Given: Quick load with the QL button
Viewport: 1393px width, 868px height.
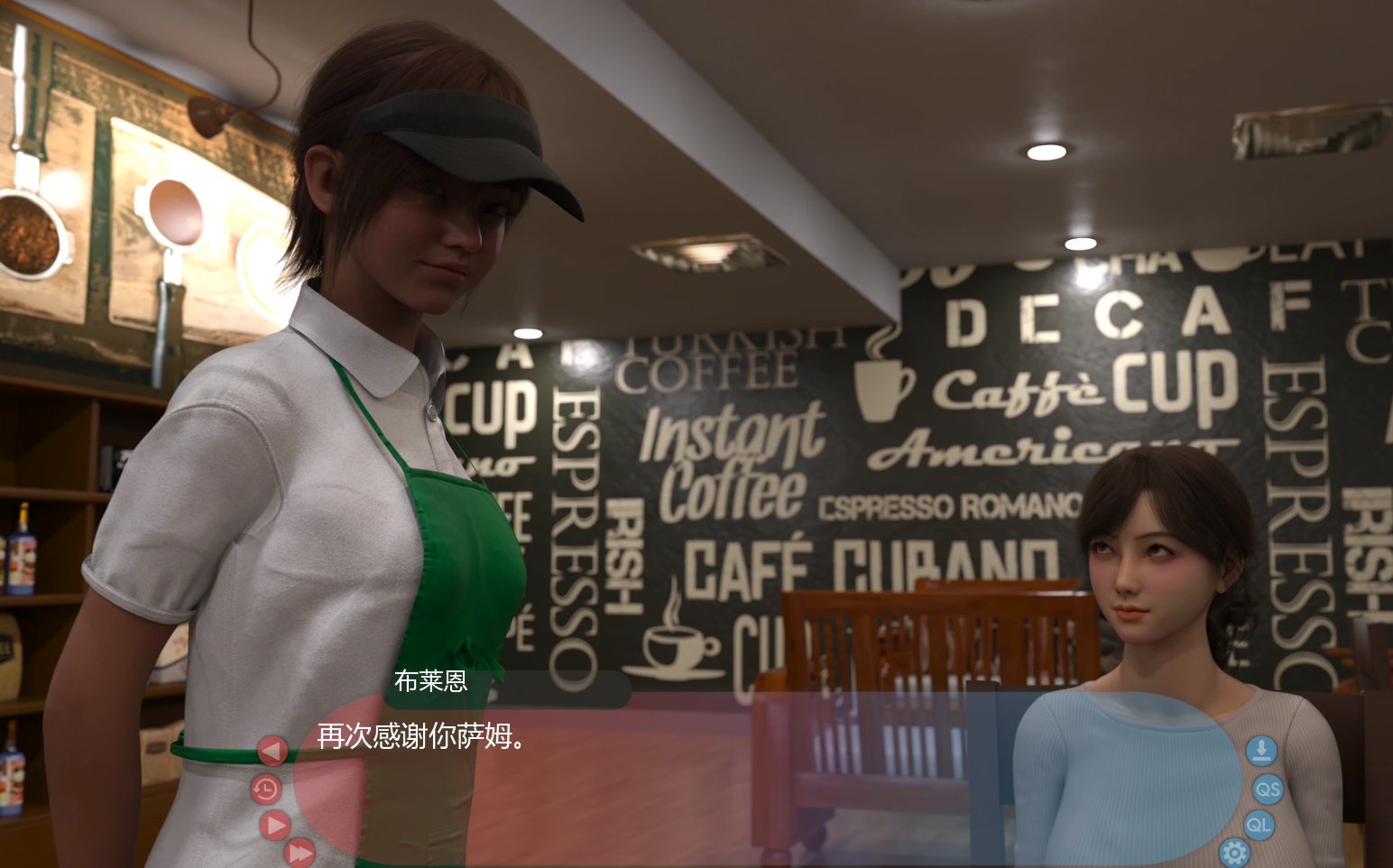Looking at the screenshot, I should tap(1259, 825).
